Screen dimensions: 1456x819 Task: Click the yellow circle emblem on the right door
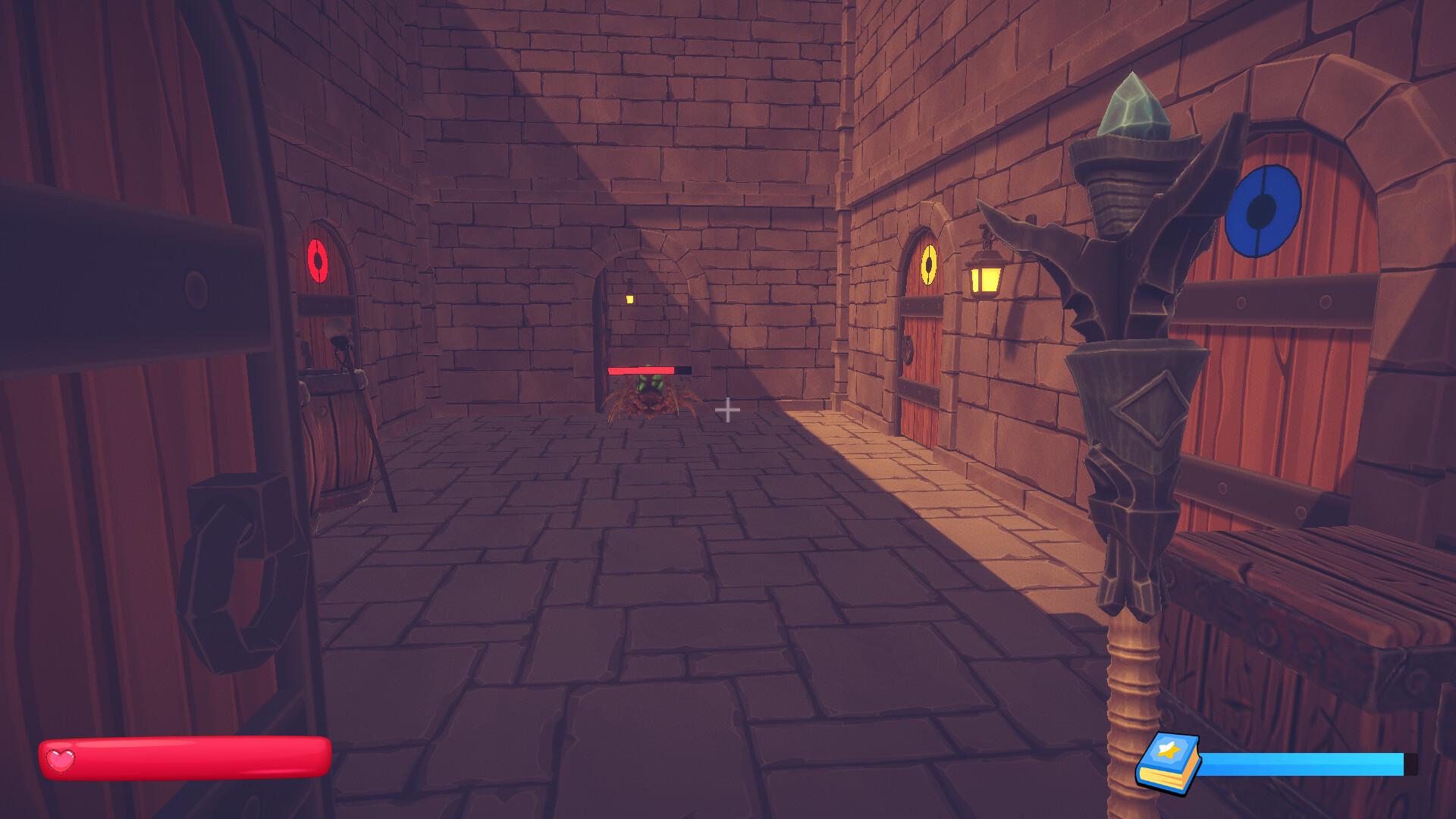click(928, 265)
